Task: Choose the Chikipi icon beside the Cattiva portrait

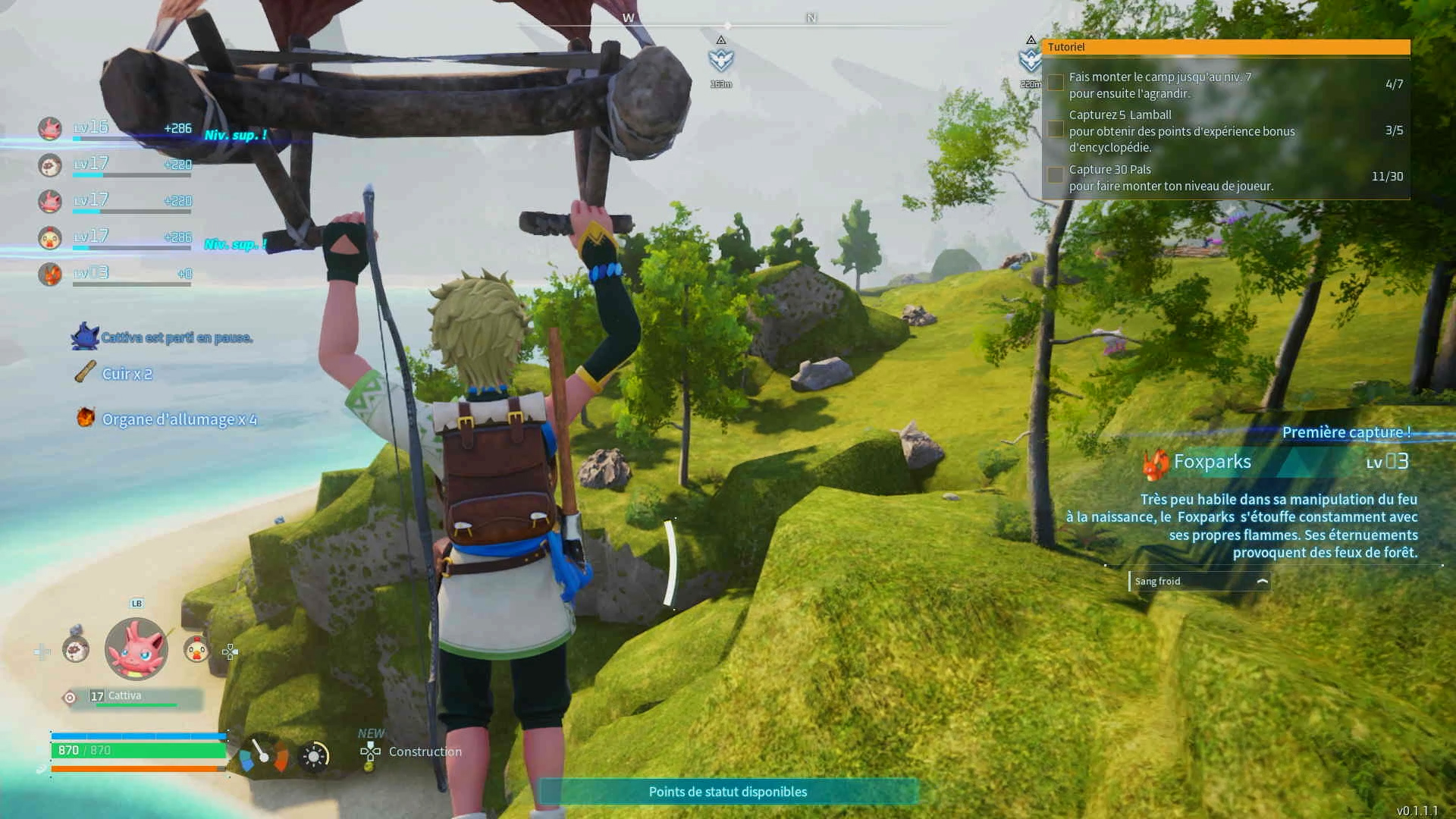Action: [x=196, y=649]
